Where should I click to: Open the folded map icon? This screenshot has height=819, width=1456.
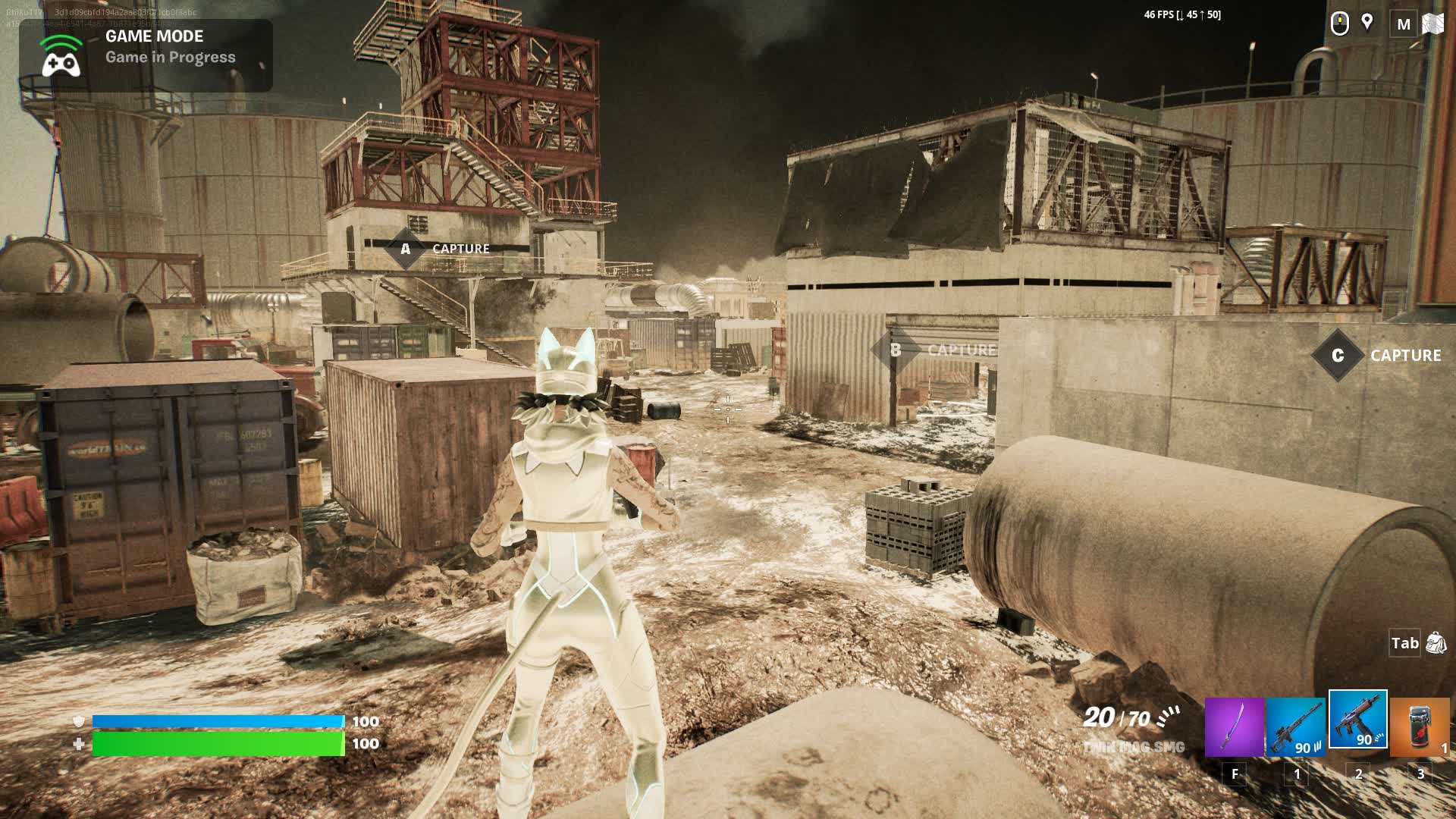point(1432,24)
